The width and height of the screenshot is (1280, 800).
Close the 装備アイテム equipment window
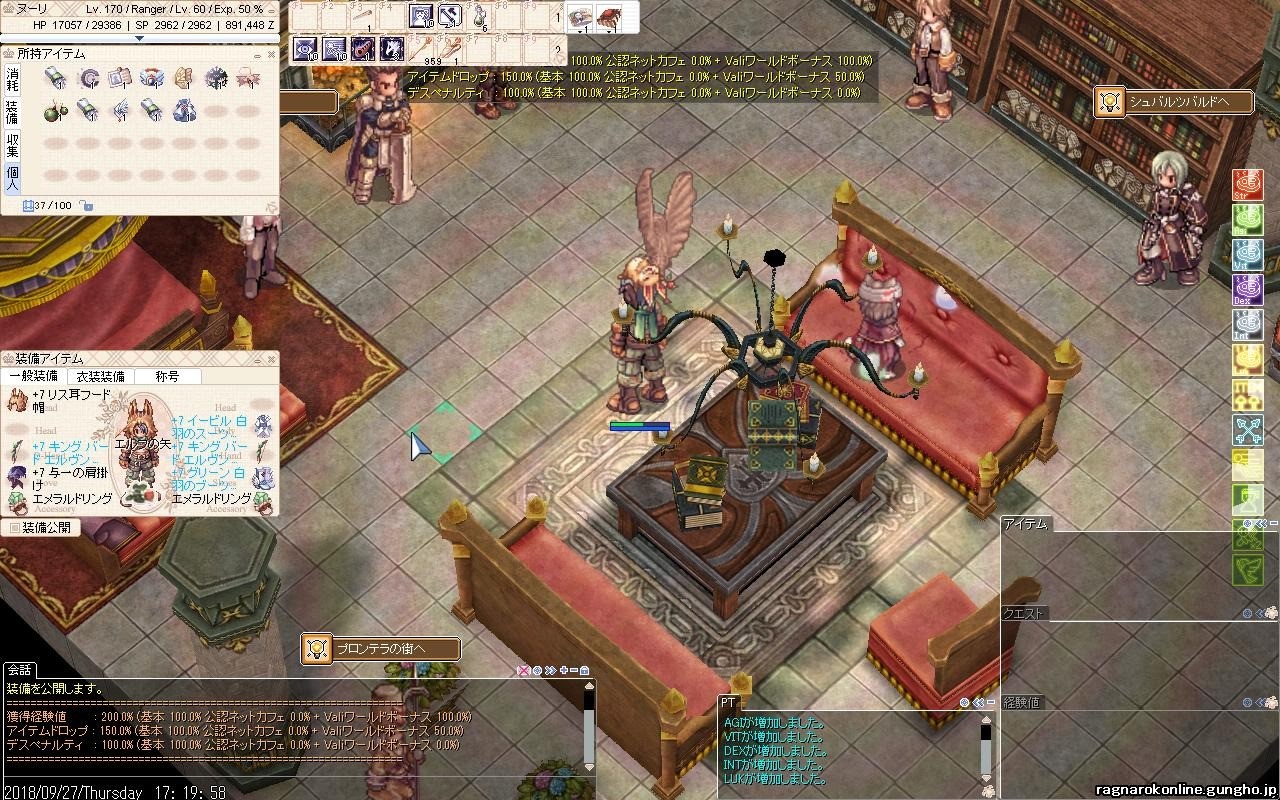pyautogui.click(x=272, y=358)
